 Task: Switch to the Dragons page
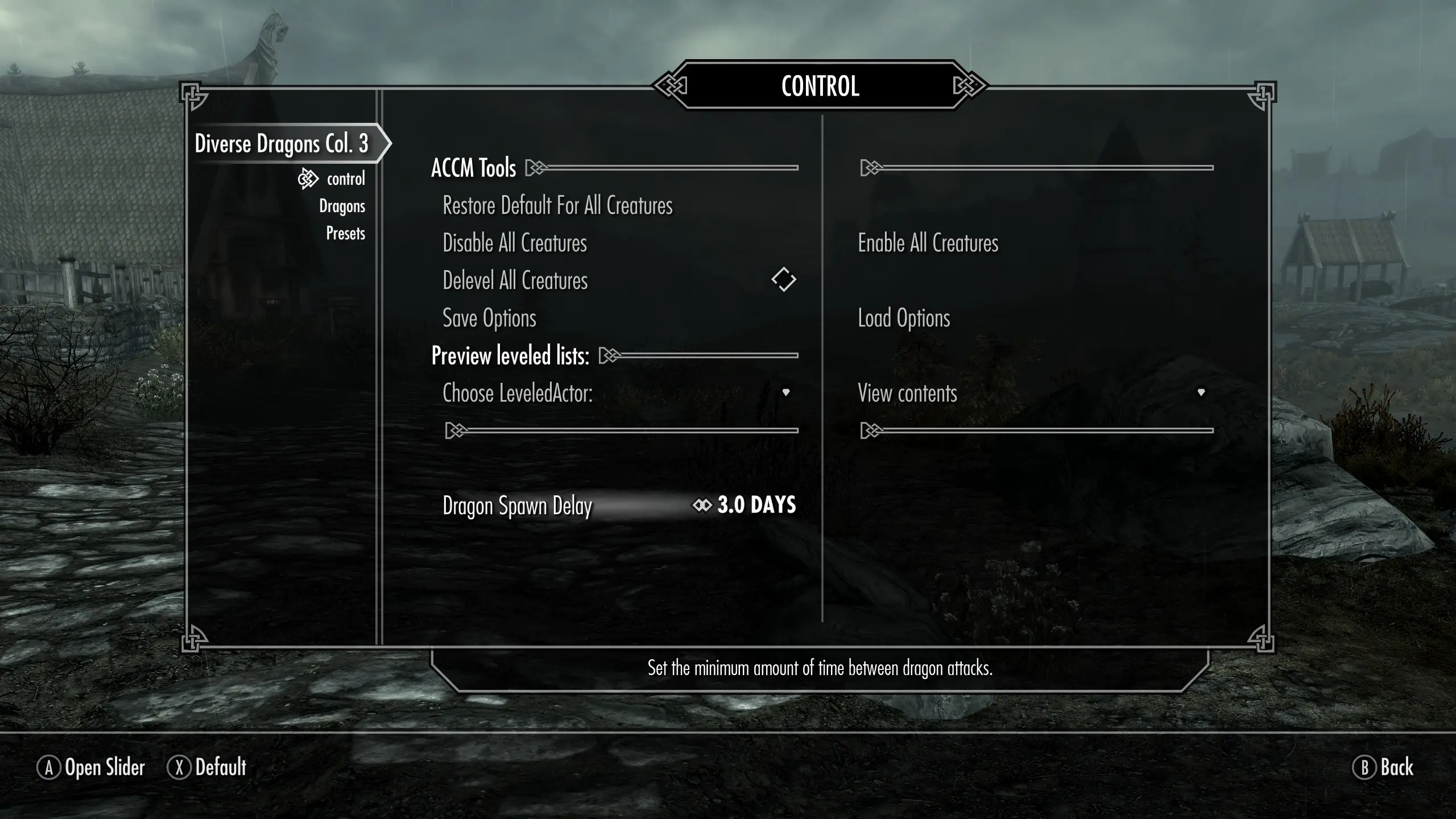342,206
